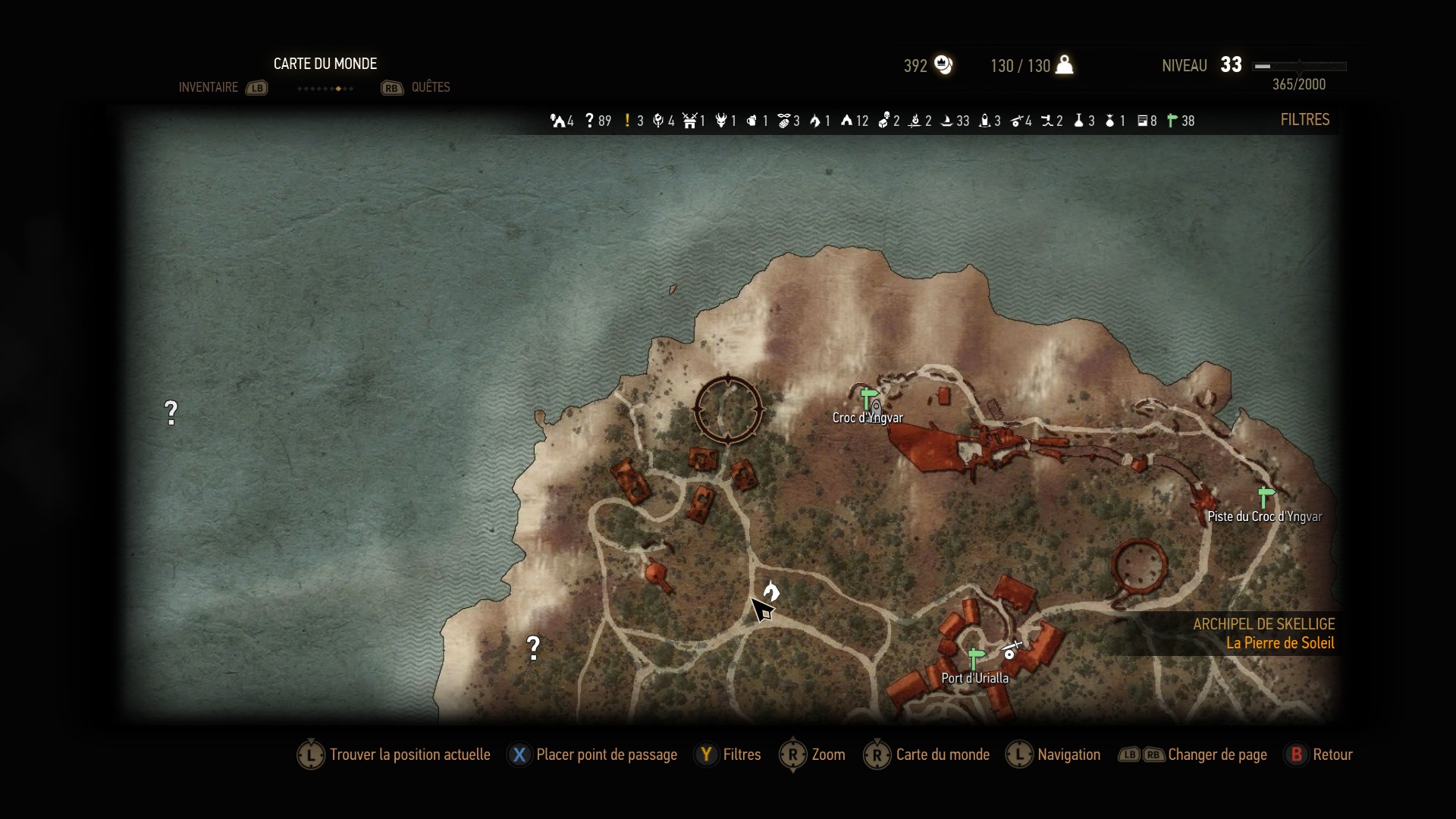Select the marker beside Port d'Urialla signpost
The height and width of the screenshot is (819, 1456).
tap(1011, 651)
